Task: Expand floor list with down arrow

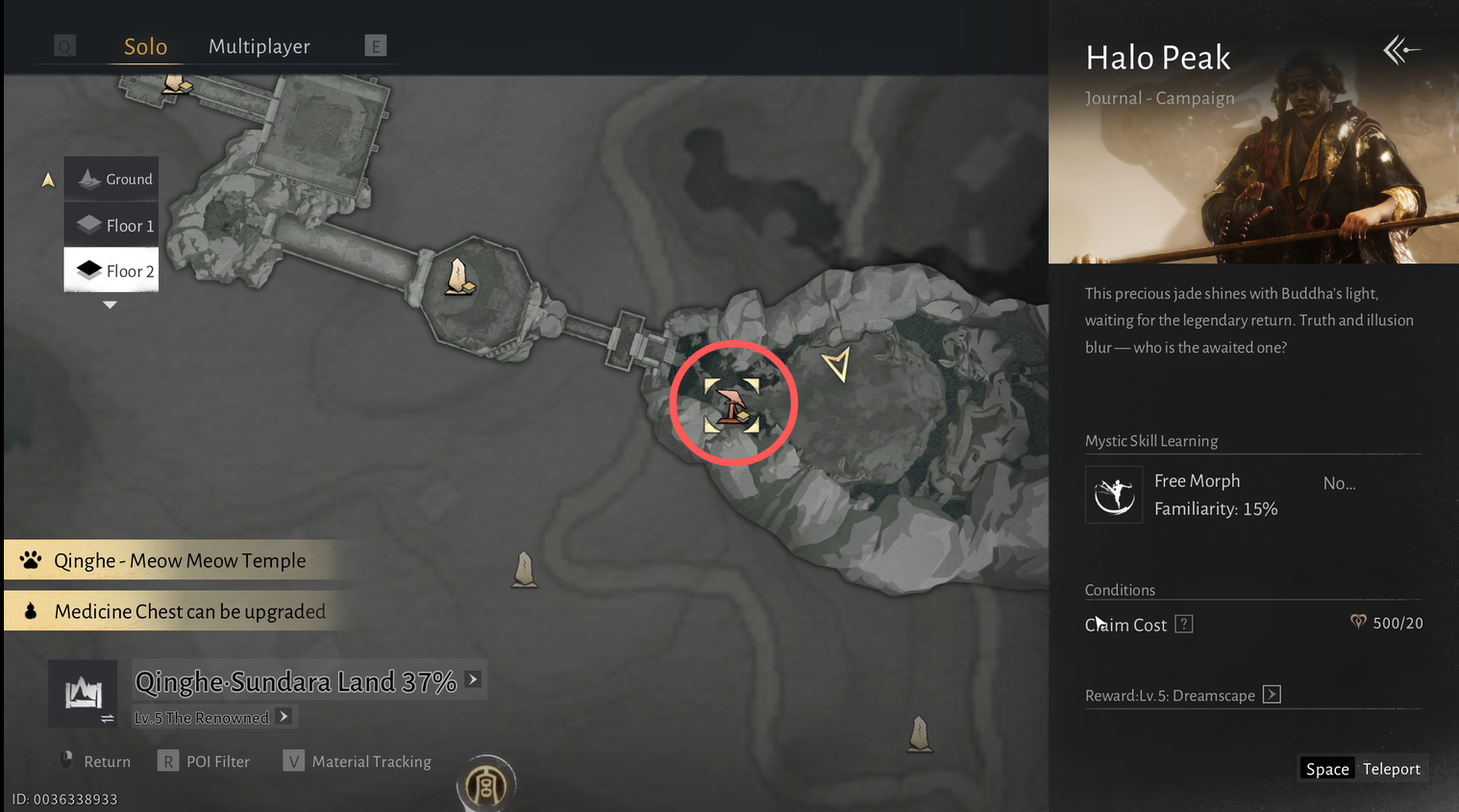Action: pos(110,306)
